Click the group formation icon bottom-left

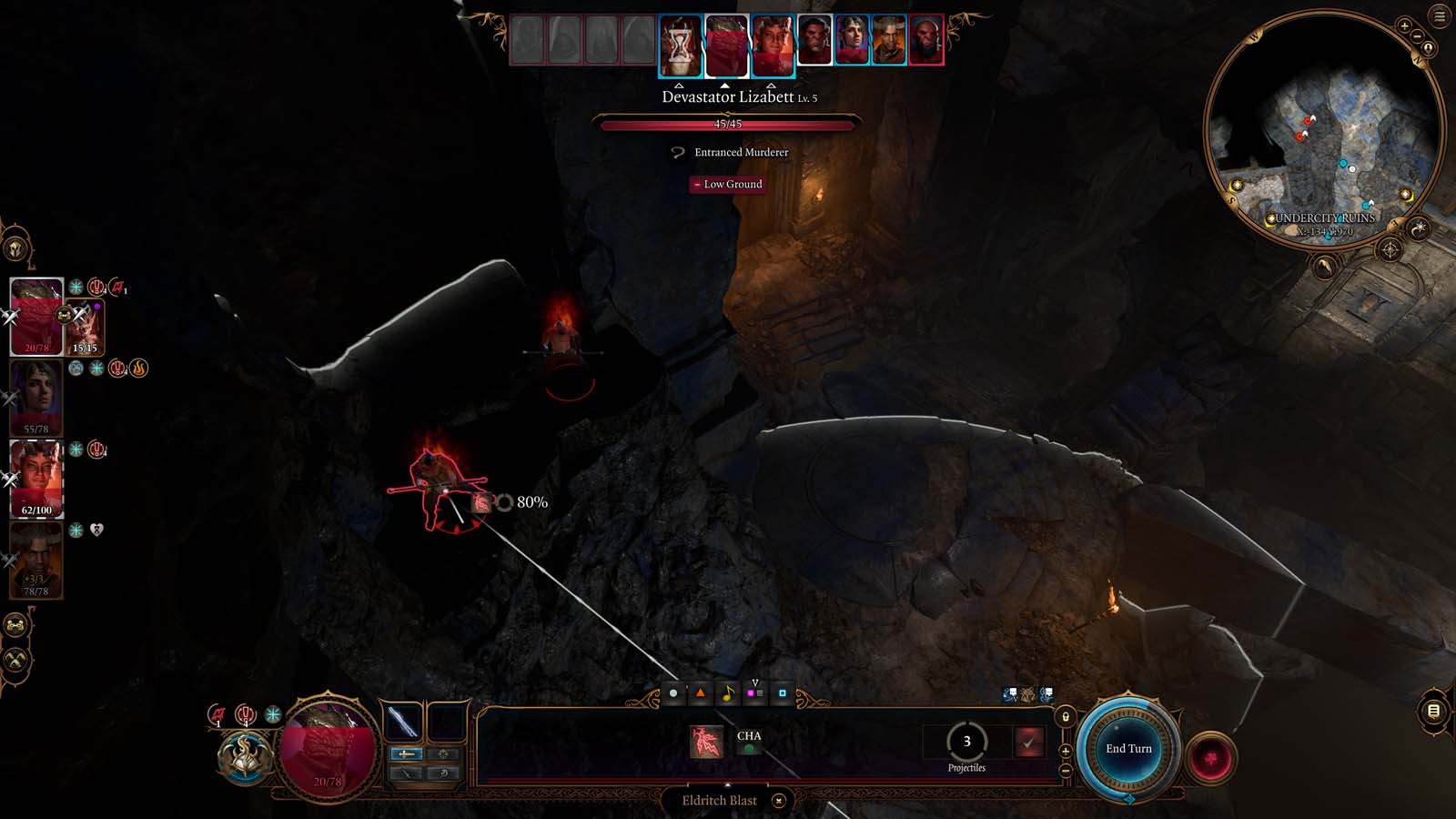tap(15, 625)
